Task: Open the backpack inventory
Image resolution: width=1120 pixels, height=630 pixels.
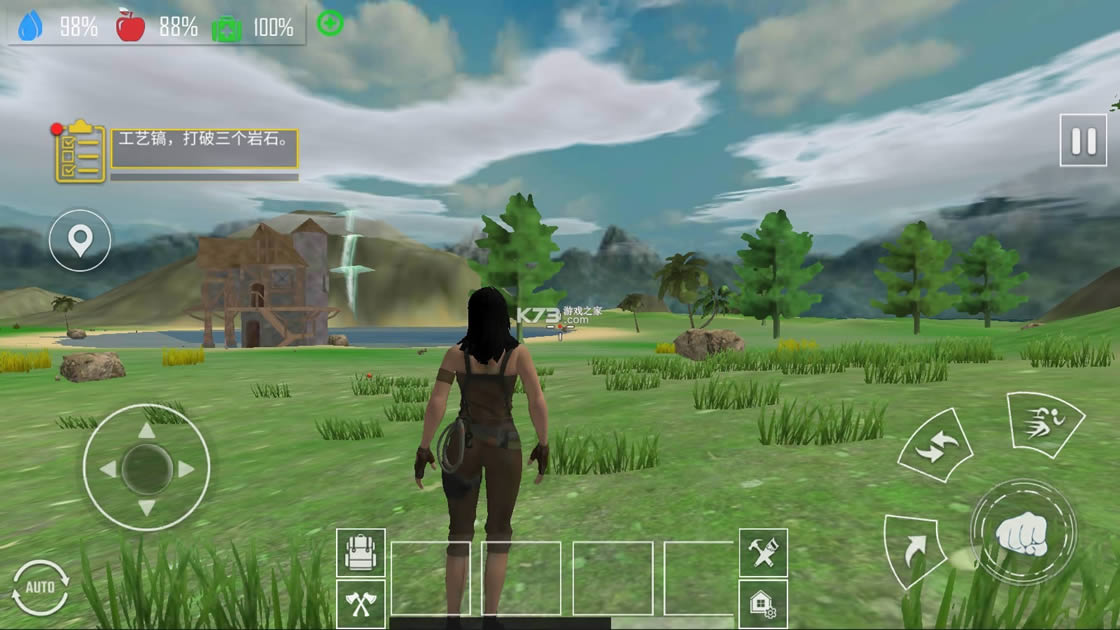Action: click(x=361, y=553)
